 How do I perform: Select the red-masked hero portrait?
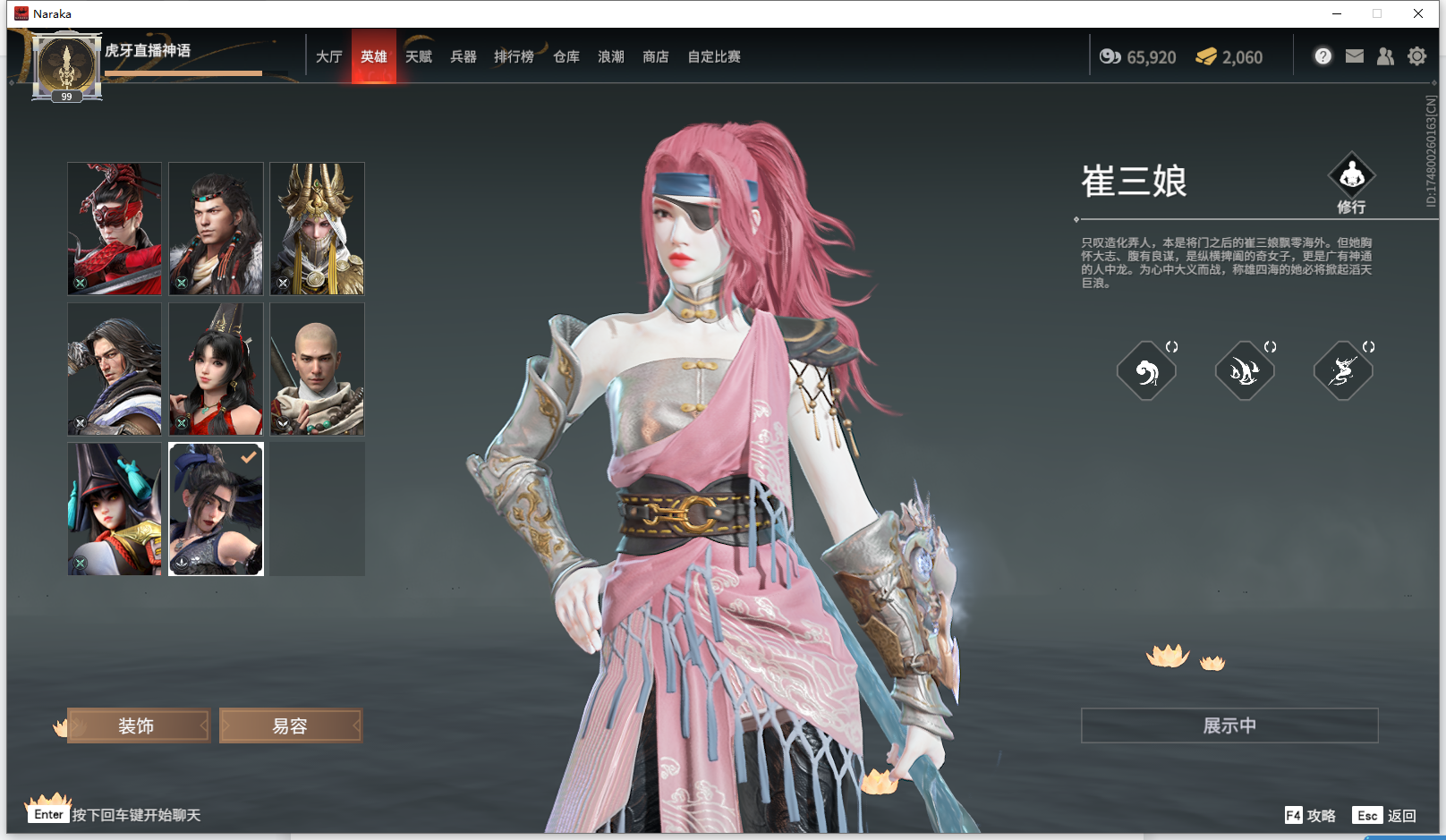(x=115, y=228)
